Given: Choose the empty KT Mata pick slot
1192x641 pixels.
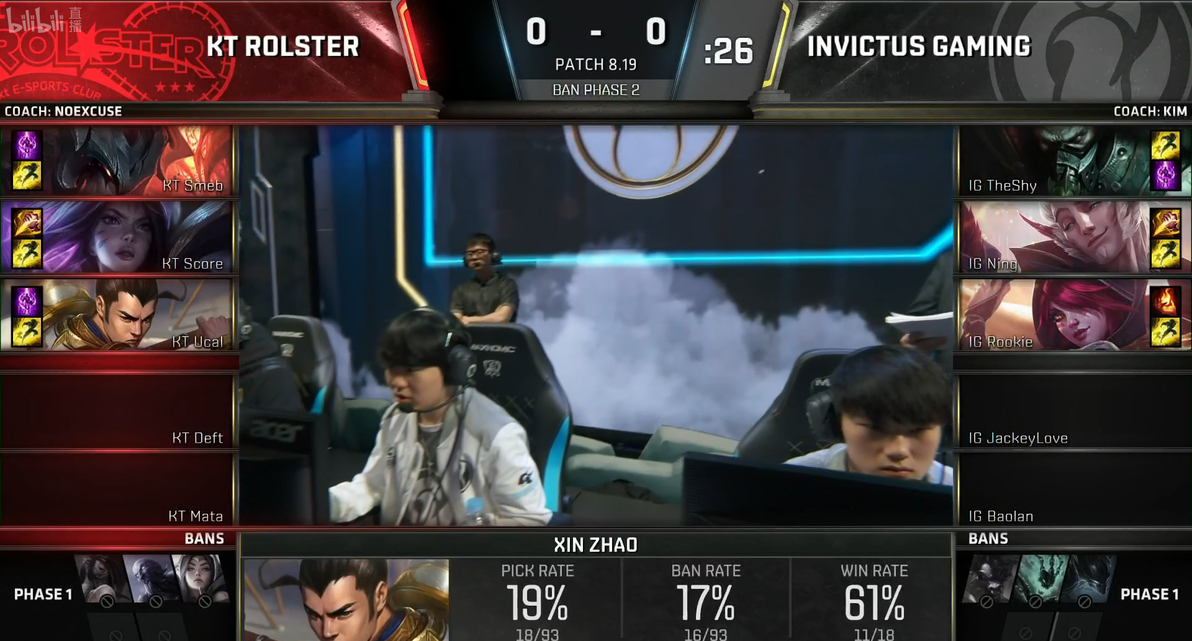Looking at the screenshot, I should pos(118,490).
